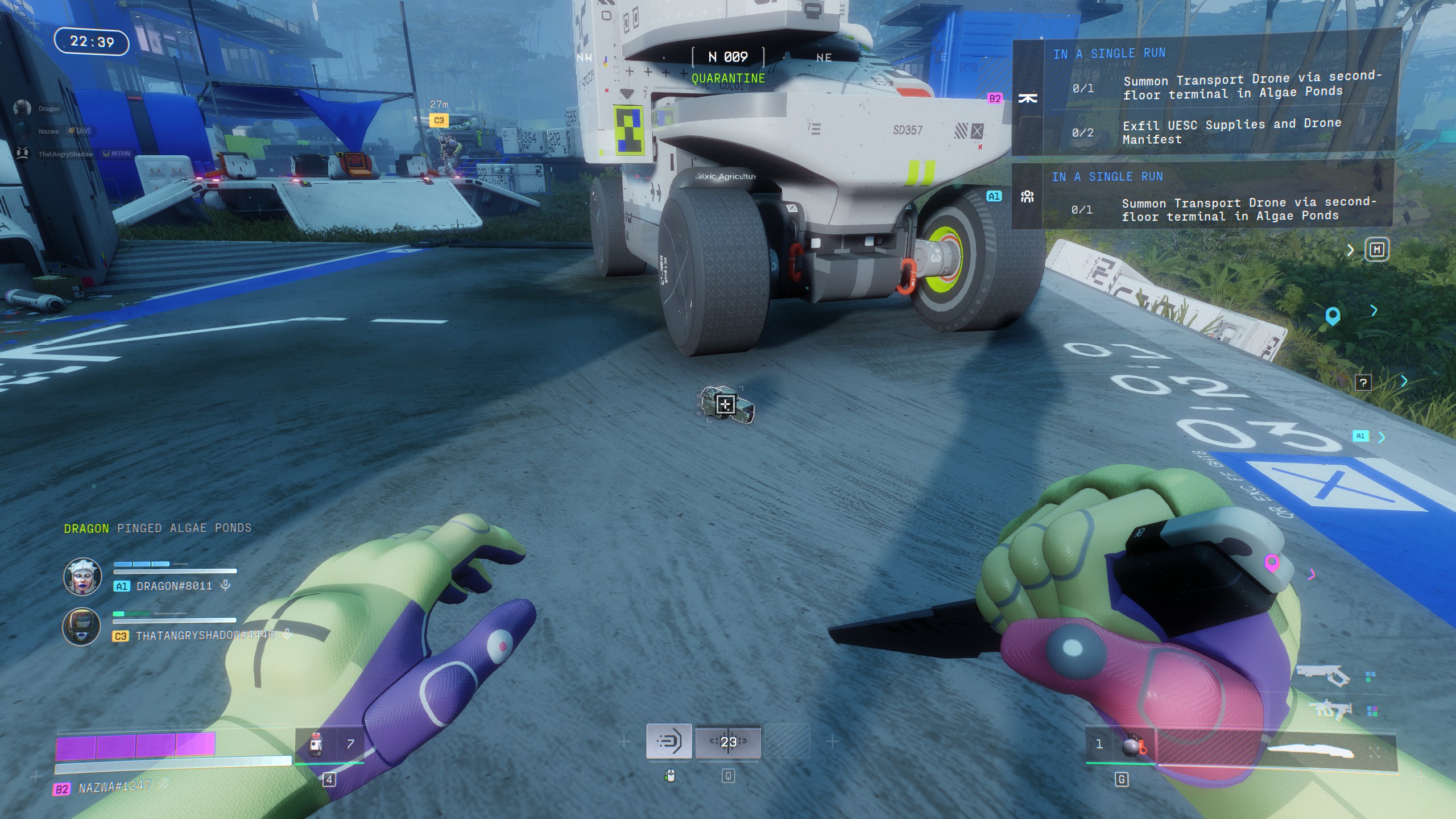Viewport: 1456px width, 819px height.
Task: Select the question mark marker
Action: pos(1363,383)
